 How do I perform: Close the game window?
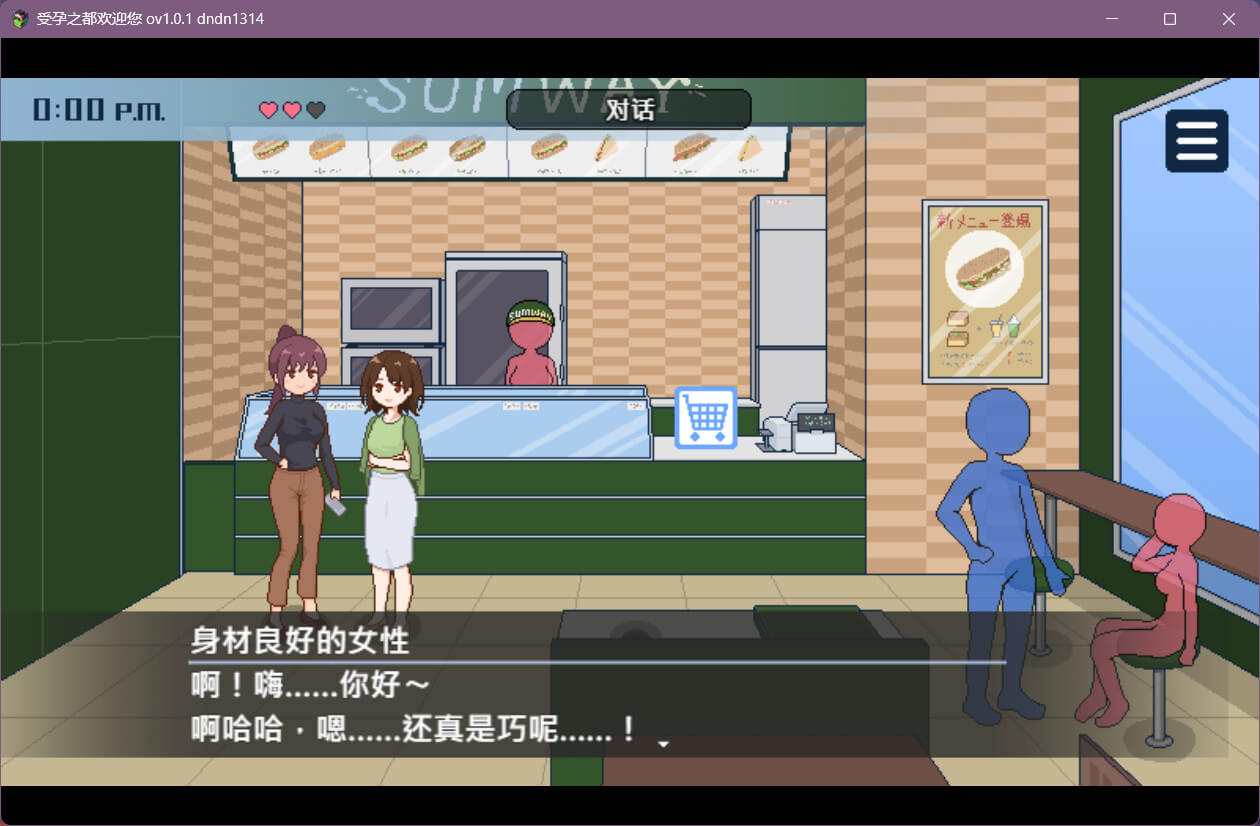point(1229,19)
